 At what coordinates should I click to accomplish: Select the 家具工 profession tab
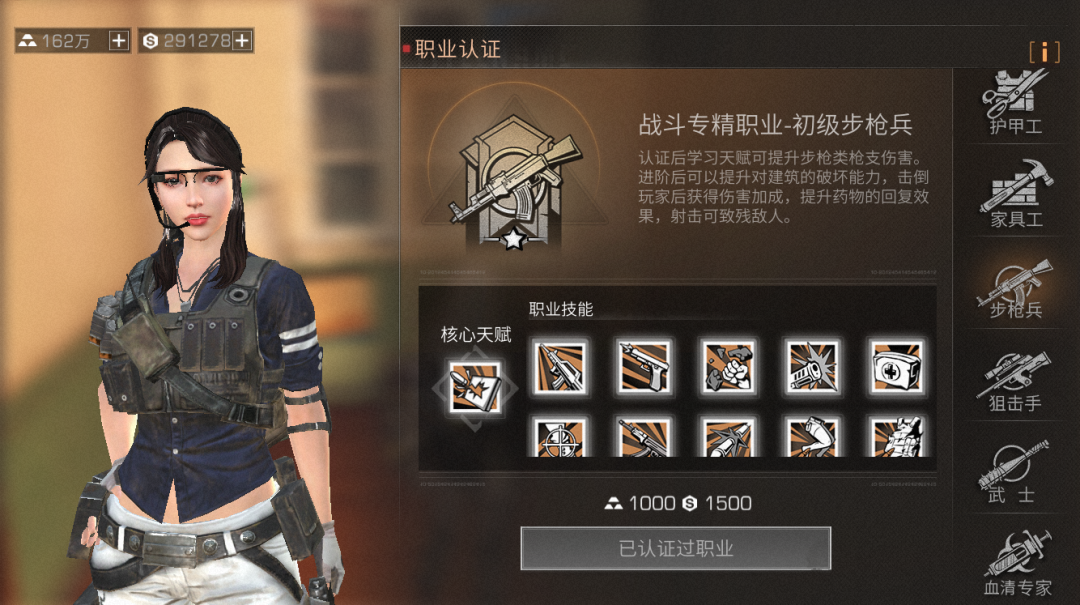(x=1015, y=194)
